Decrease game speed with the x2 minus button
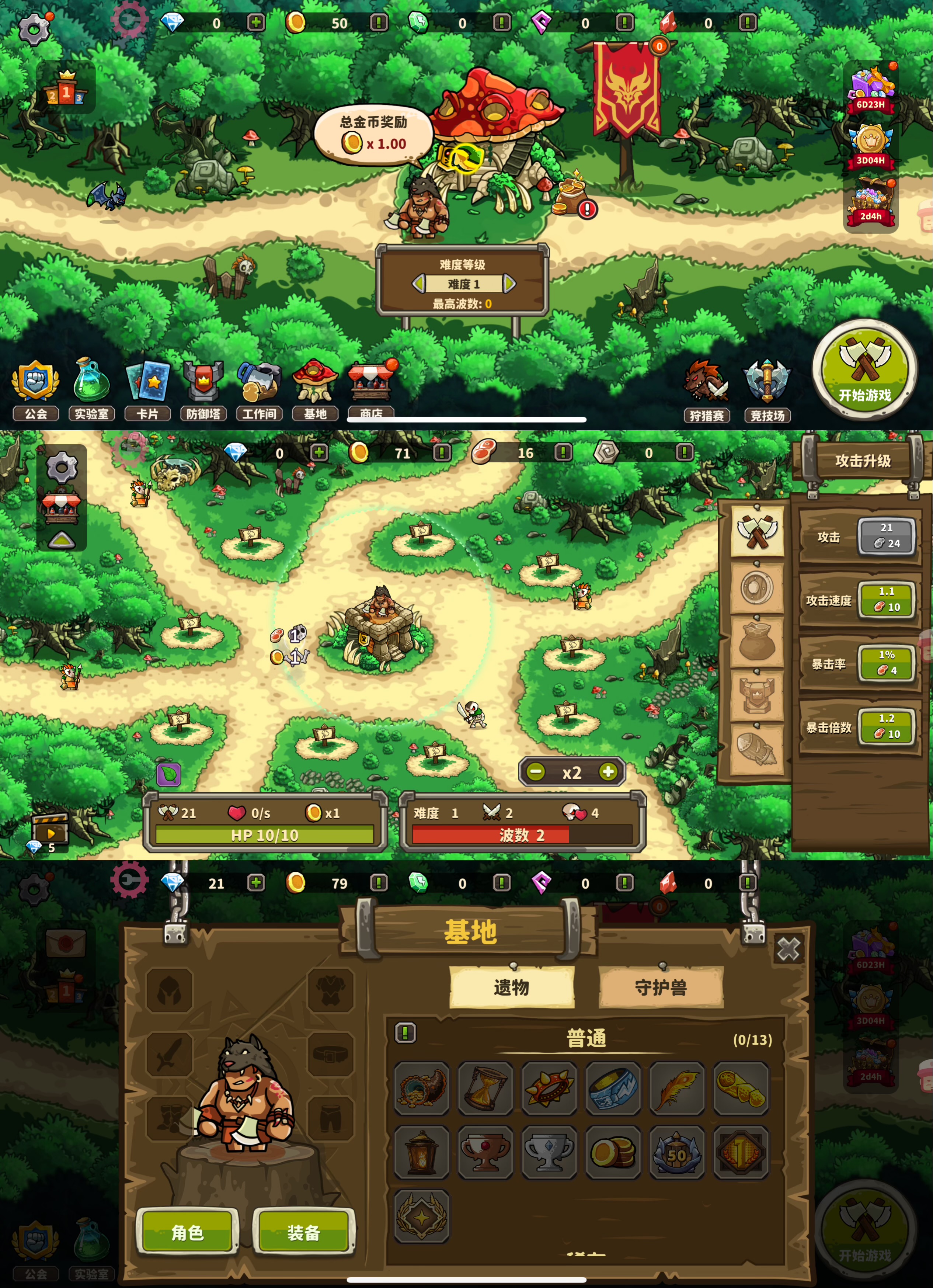Screen dimensions: 933x1288 click(x=536, y=772)
